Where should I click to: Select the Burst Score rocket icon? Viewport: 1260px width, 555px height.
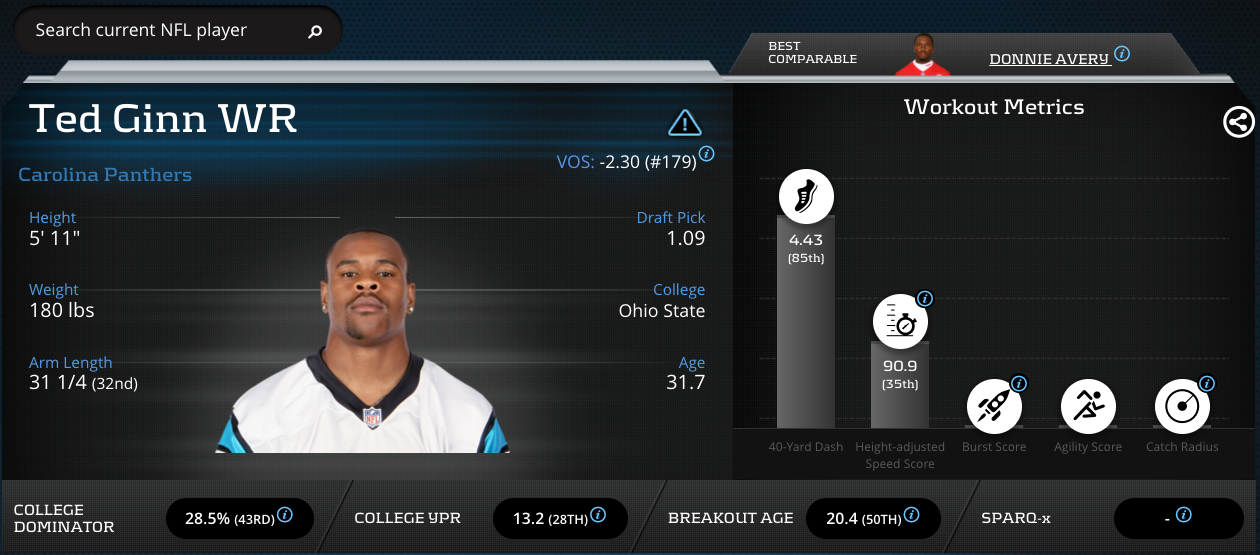(994, 406)
